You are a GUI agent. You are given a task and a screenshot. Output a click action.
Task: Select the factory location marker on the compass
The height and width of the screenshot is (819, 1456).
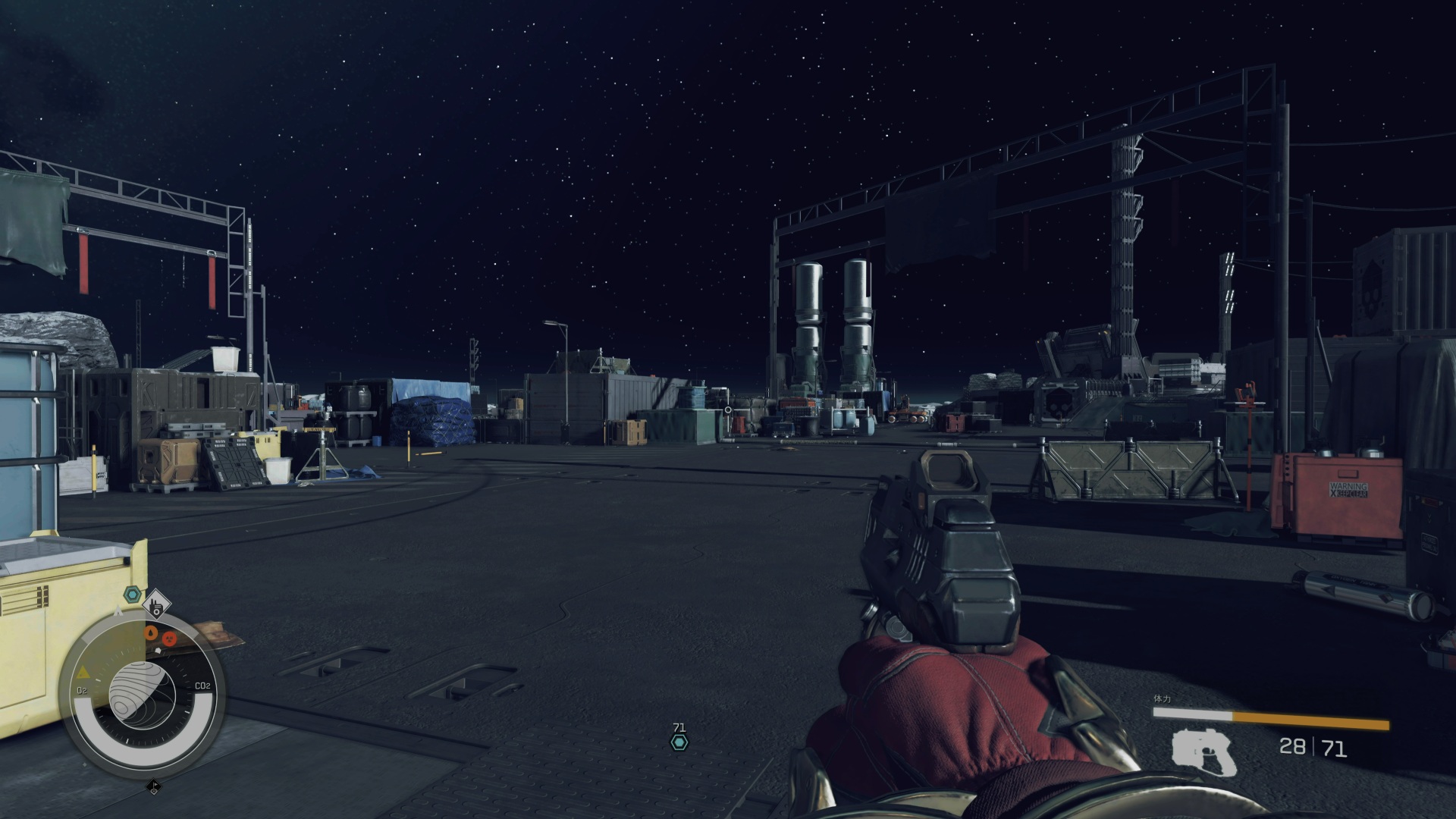coord(157,604)
